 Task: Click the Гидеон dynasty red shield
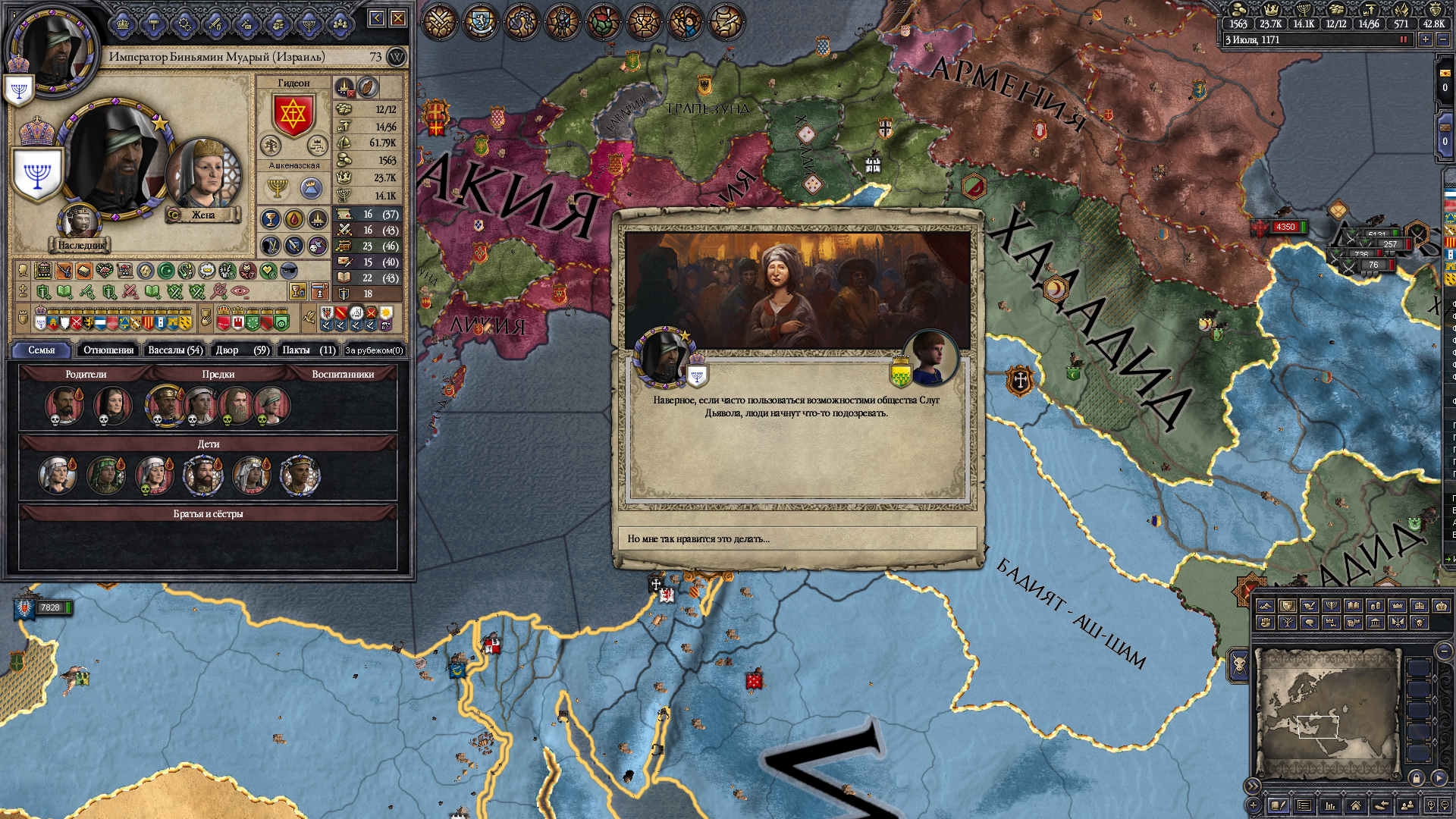pyautogui.click(x=293, y=115)
